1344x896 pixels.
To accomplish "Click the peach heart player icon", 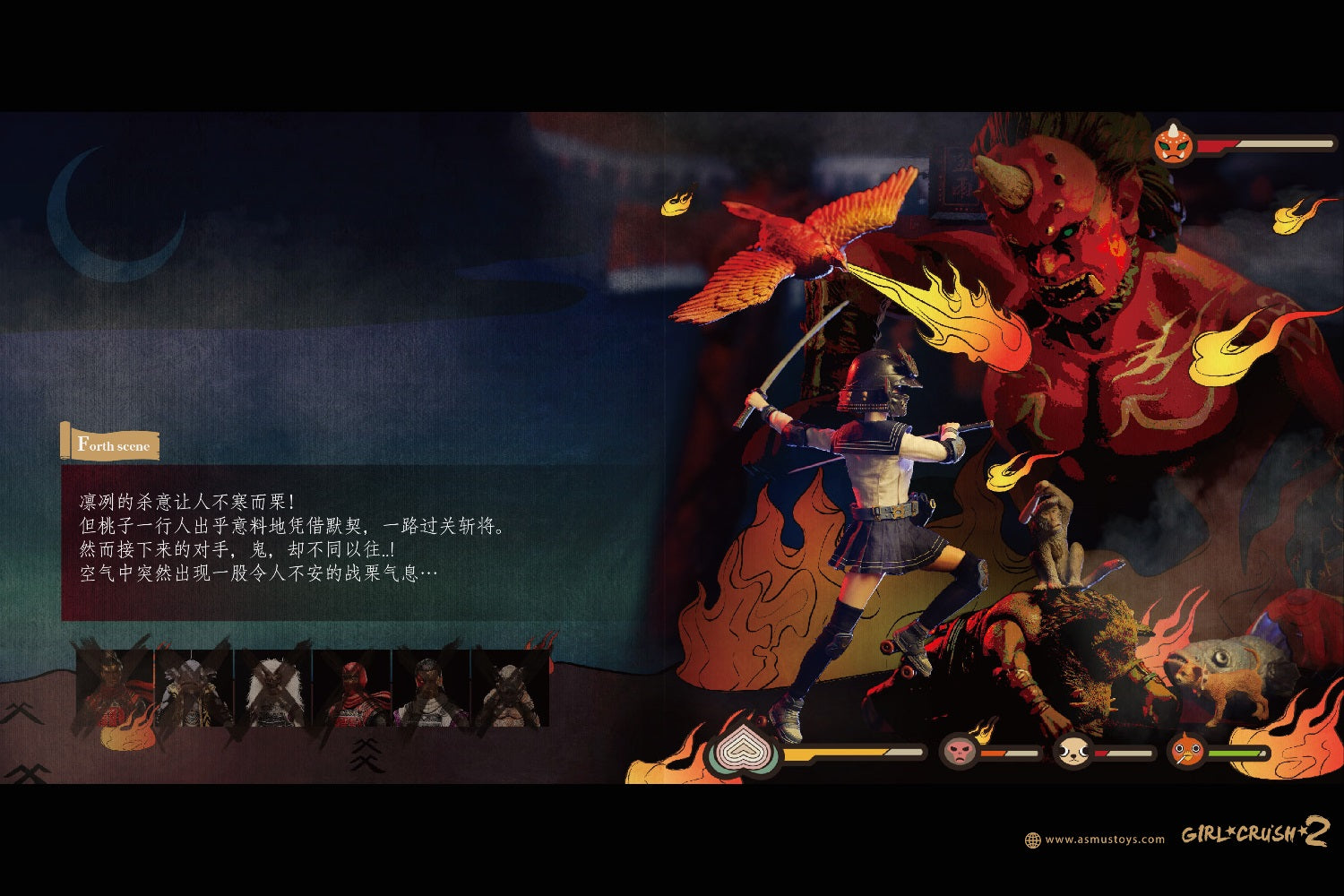I will [742, 753].
